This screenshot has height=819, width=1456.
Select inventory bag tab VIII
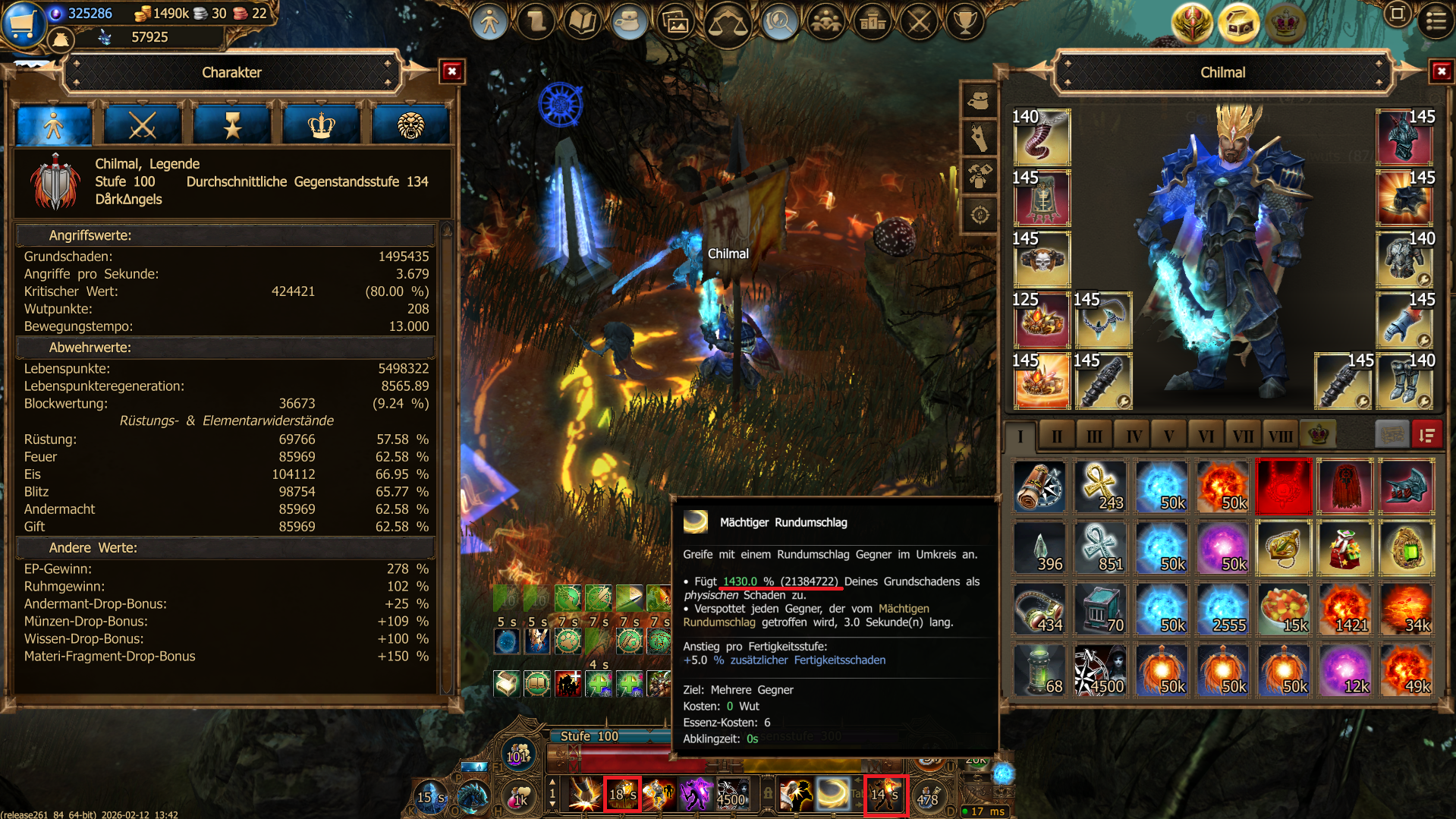[1280, 436]
